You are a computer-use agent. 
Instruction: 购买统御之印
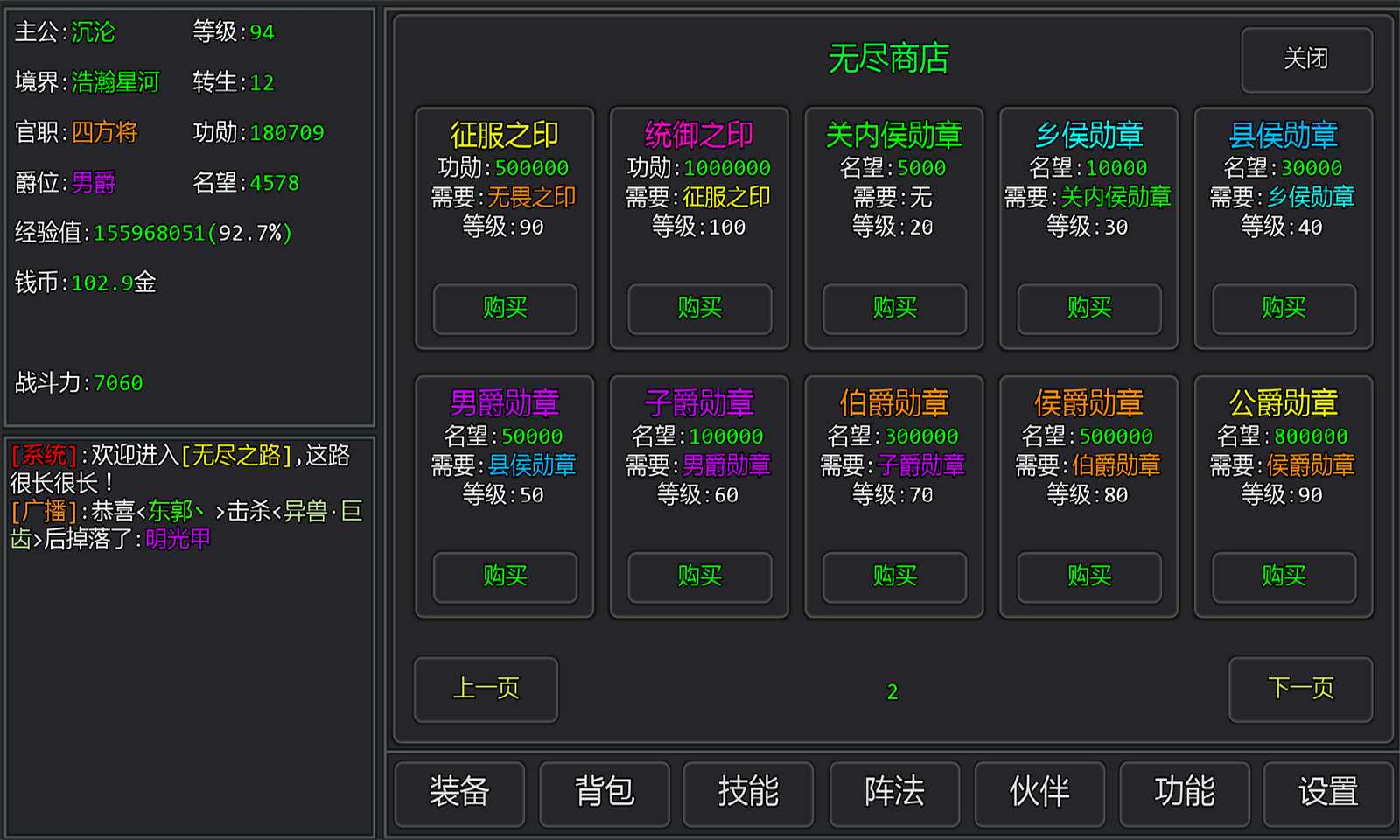coord(699,310)
